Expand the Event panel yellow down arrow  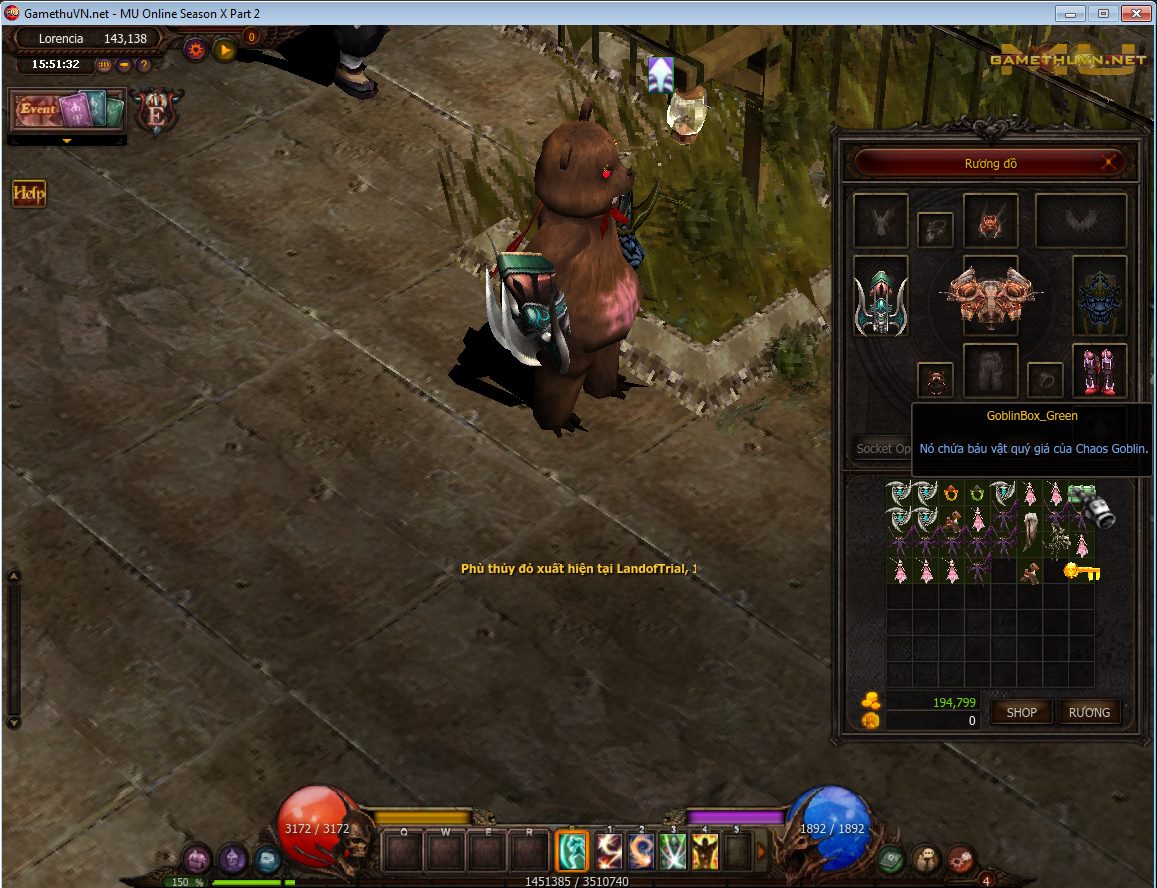click(67, 141)
